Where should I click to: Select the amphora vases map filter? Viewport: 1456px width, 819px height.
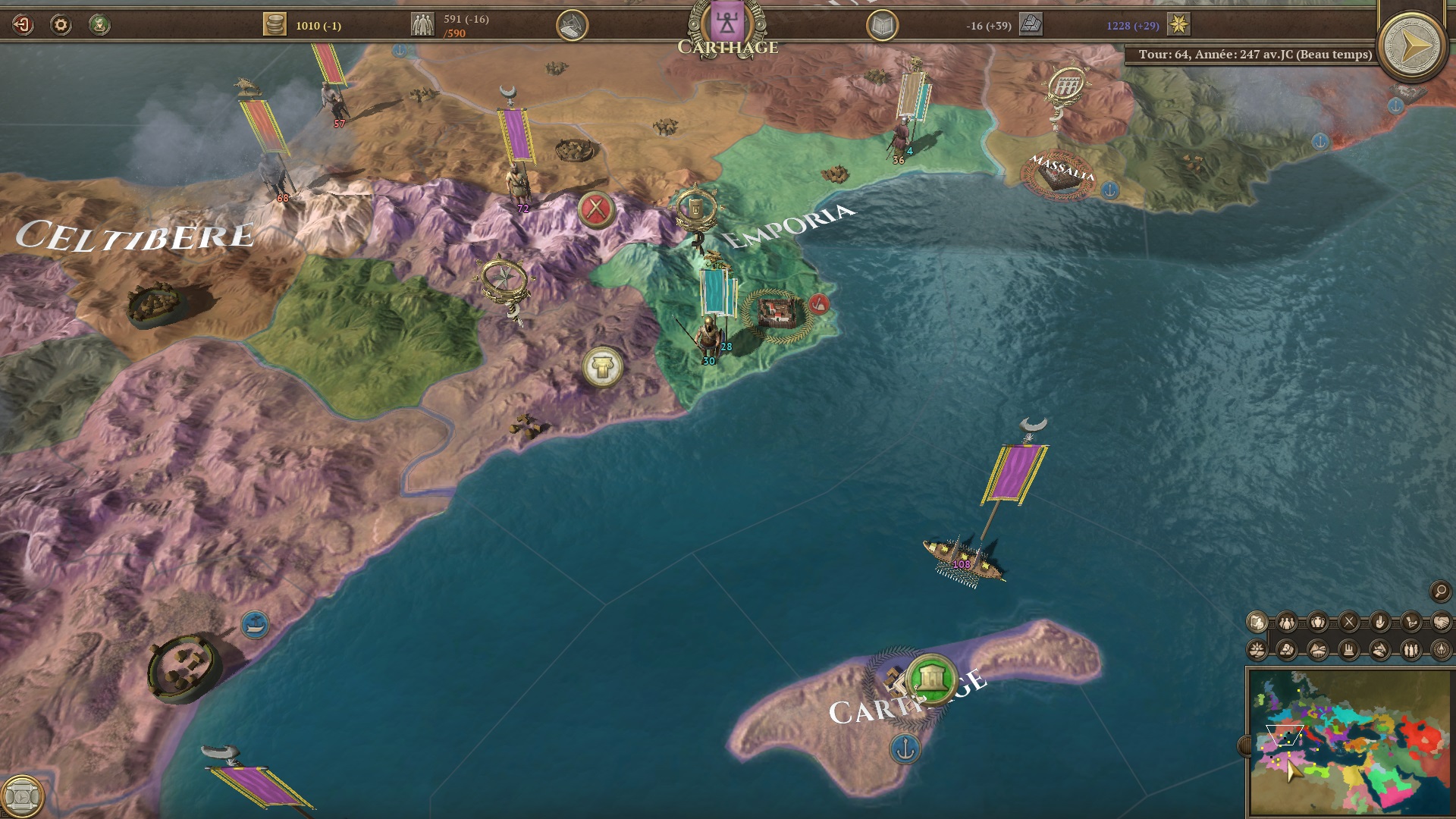pyautogui.click(x=1318, y=623)
